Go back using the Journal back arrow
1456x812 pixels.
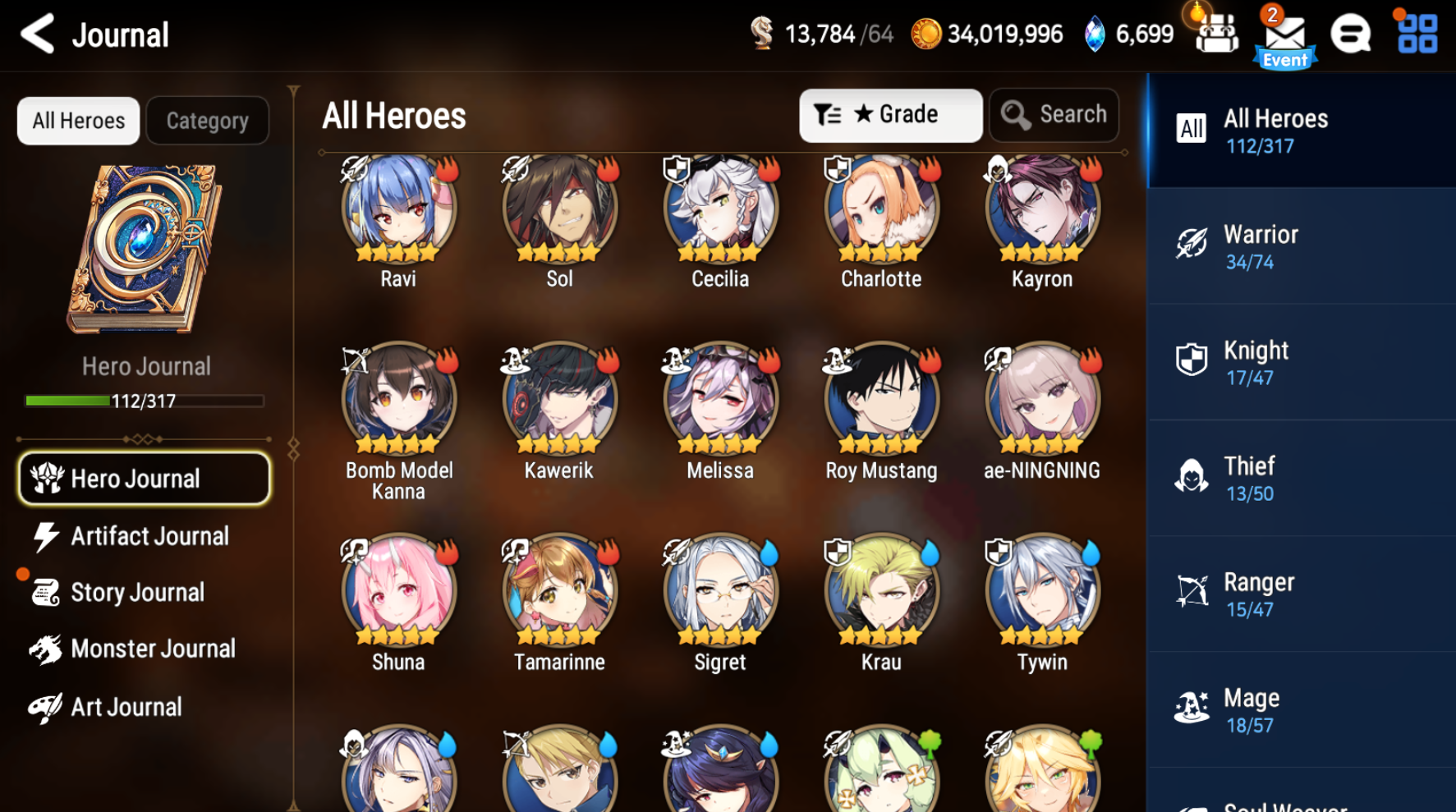point(36,34)
